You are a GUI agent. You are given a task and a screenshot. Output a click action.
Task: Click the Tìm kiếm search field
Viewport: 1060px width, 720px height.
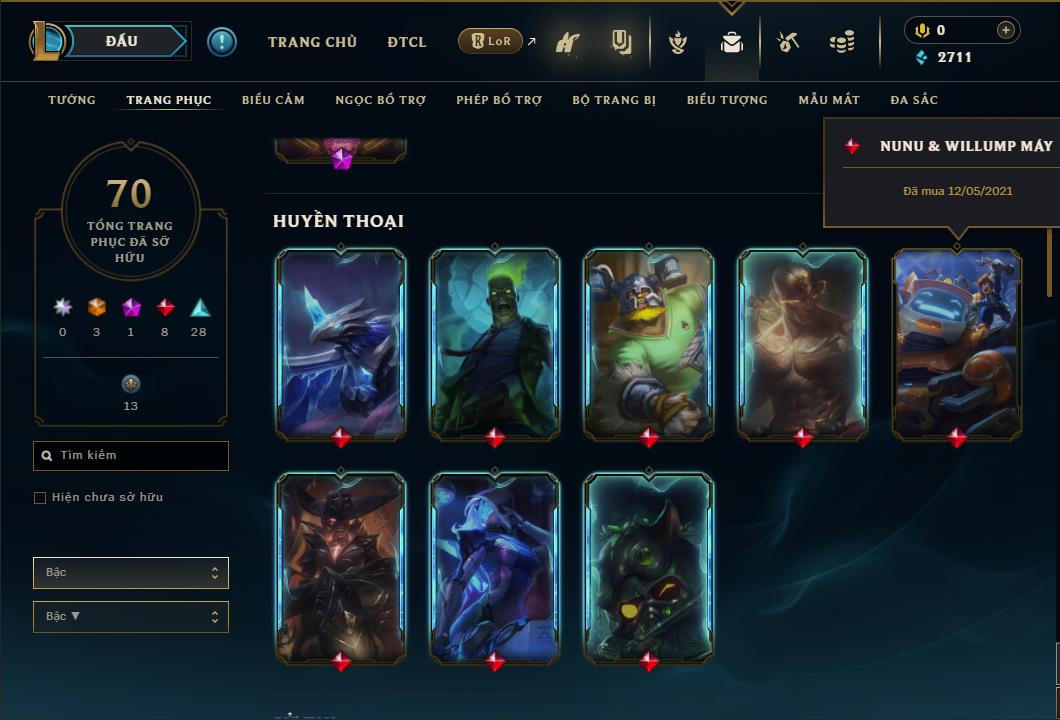coord(131,456)
